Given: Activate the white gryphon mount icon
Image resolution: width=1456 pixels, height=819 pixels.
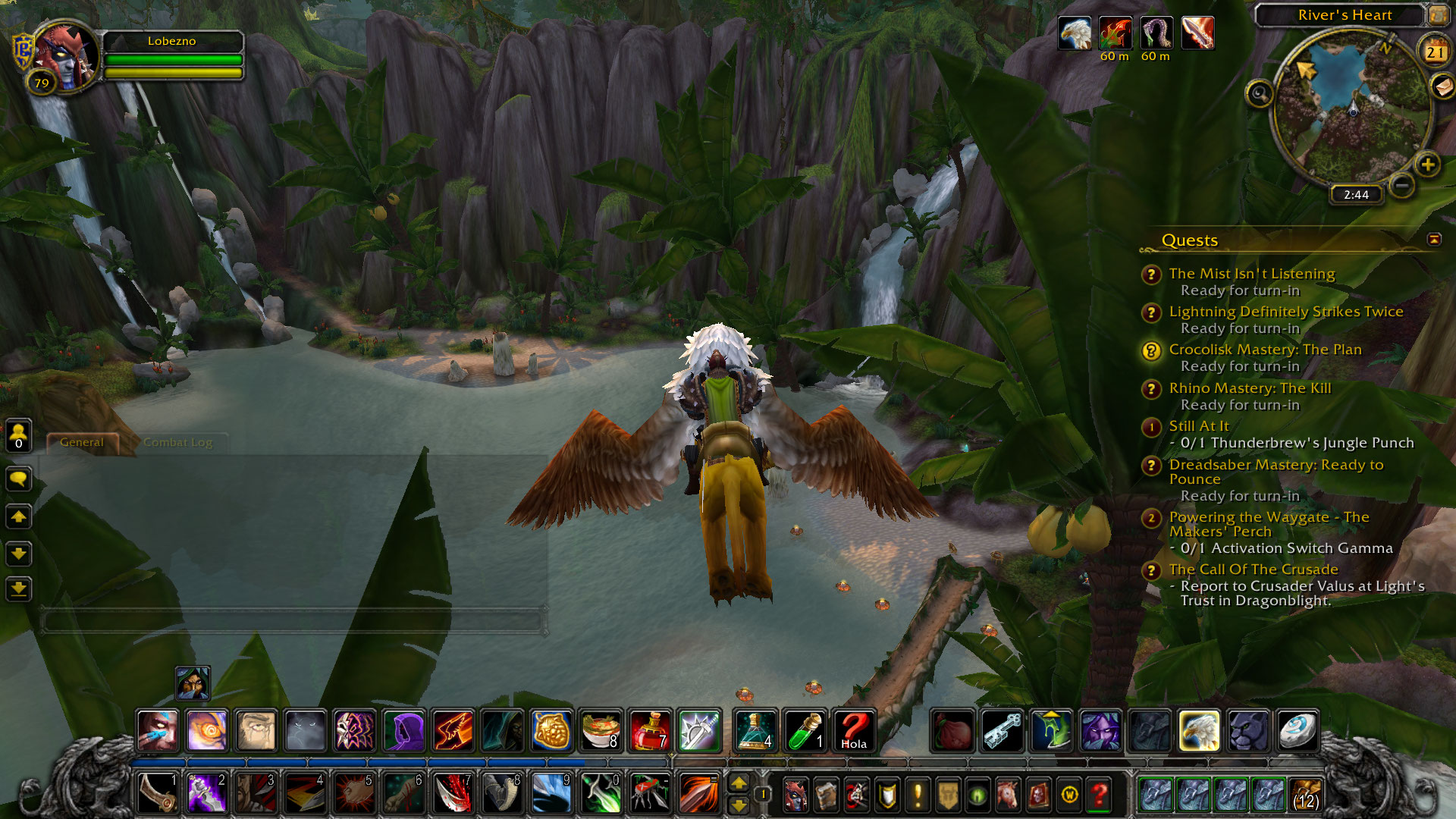Looking at the screenshot, I should [x=1199, y=731].
